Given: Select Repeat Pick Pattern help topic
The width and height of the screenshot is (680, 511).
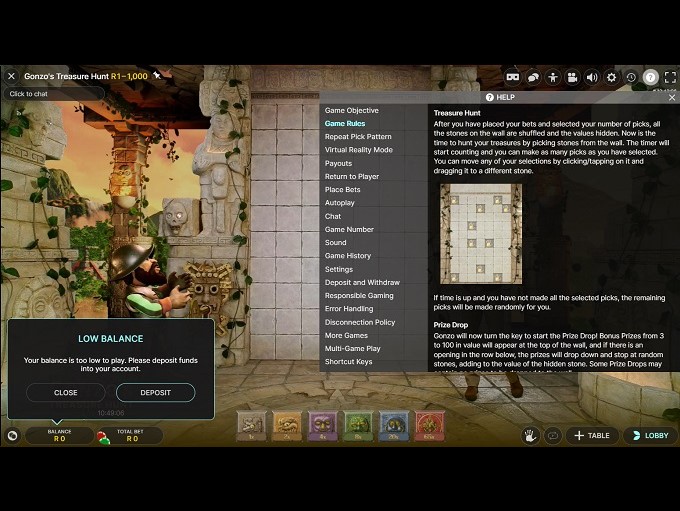Looking at the screenshot, I should [358, 137].
